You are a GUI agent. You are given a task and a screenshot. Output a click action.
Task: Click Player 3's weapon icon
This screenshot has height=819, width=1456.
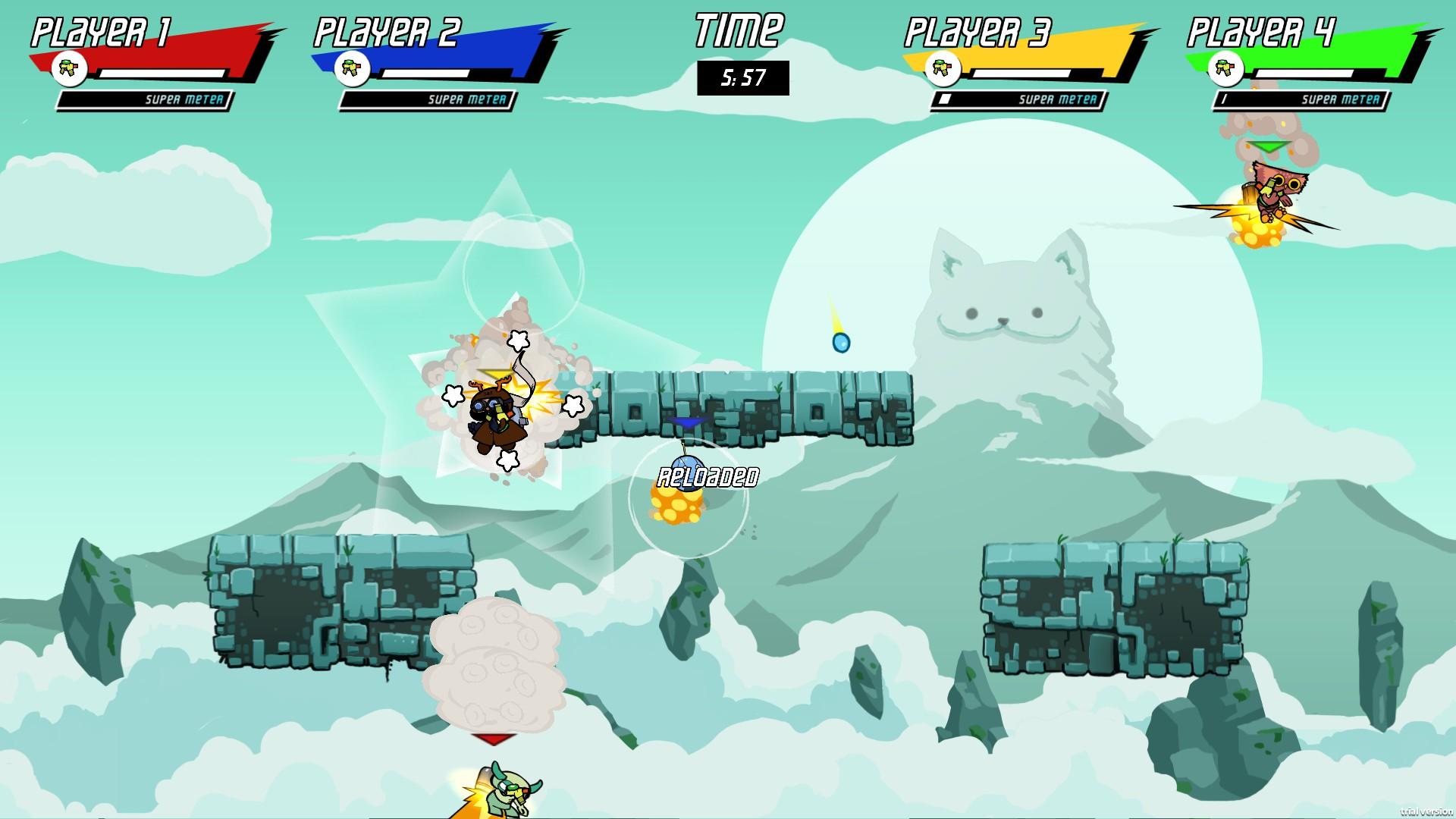point(943,69)
